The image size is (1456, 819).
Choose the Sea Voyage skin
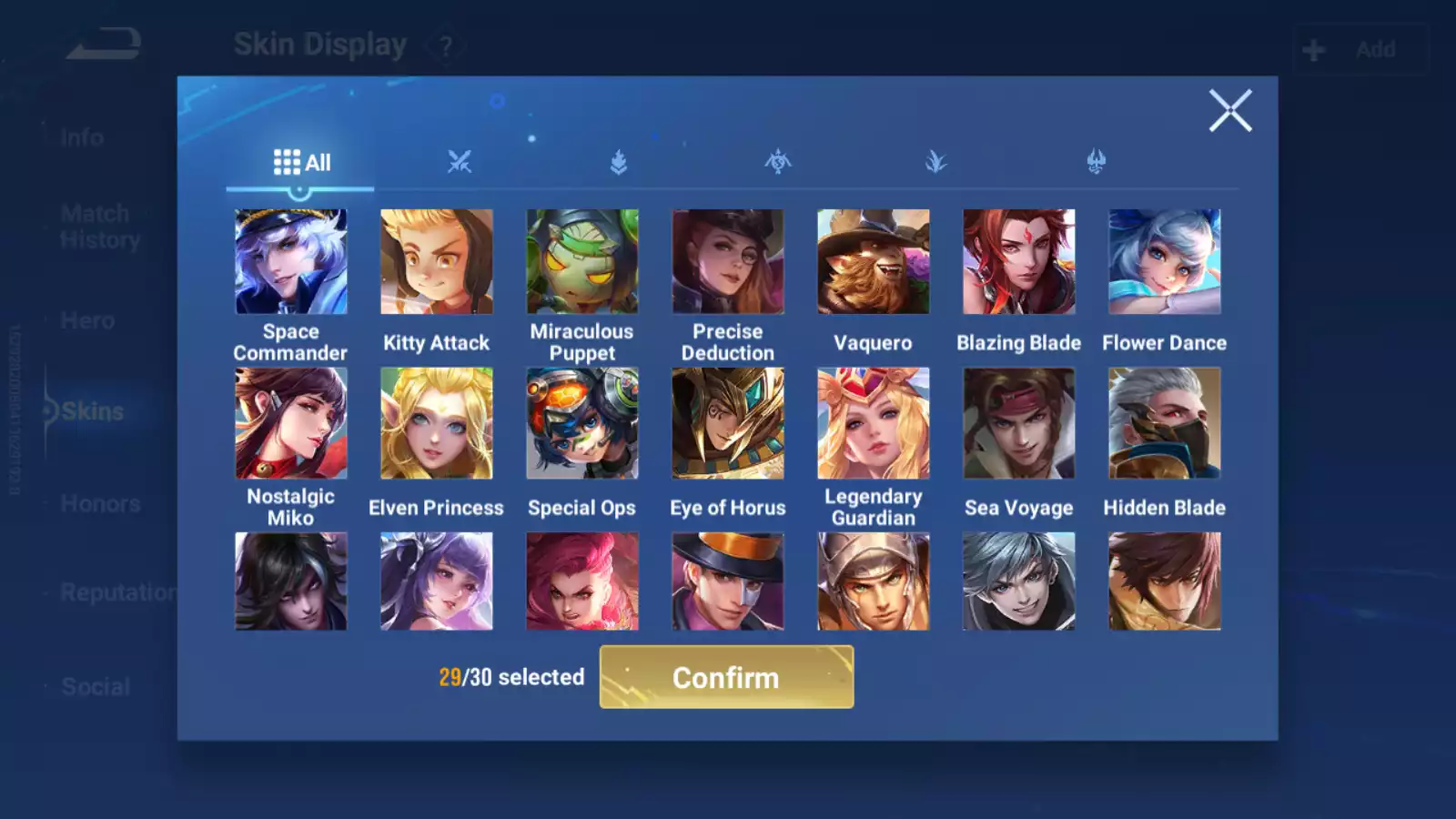click(x=1019, y=423)
